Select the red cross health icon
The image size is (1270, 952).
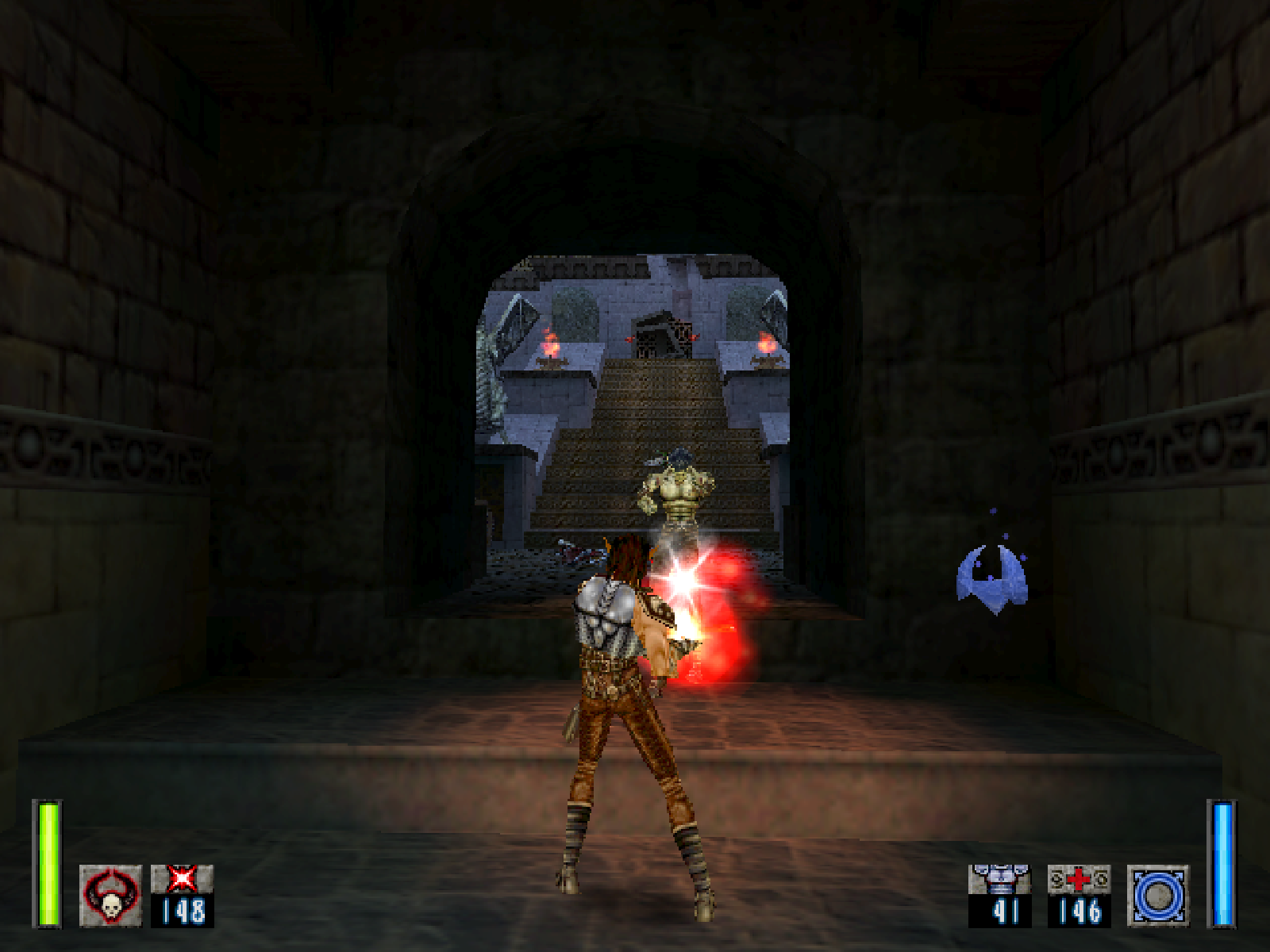(1079, 879)
